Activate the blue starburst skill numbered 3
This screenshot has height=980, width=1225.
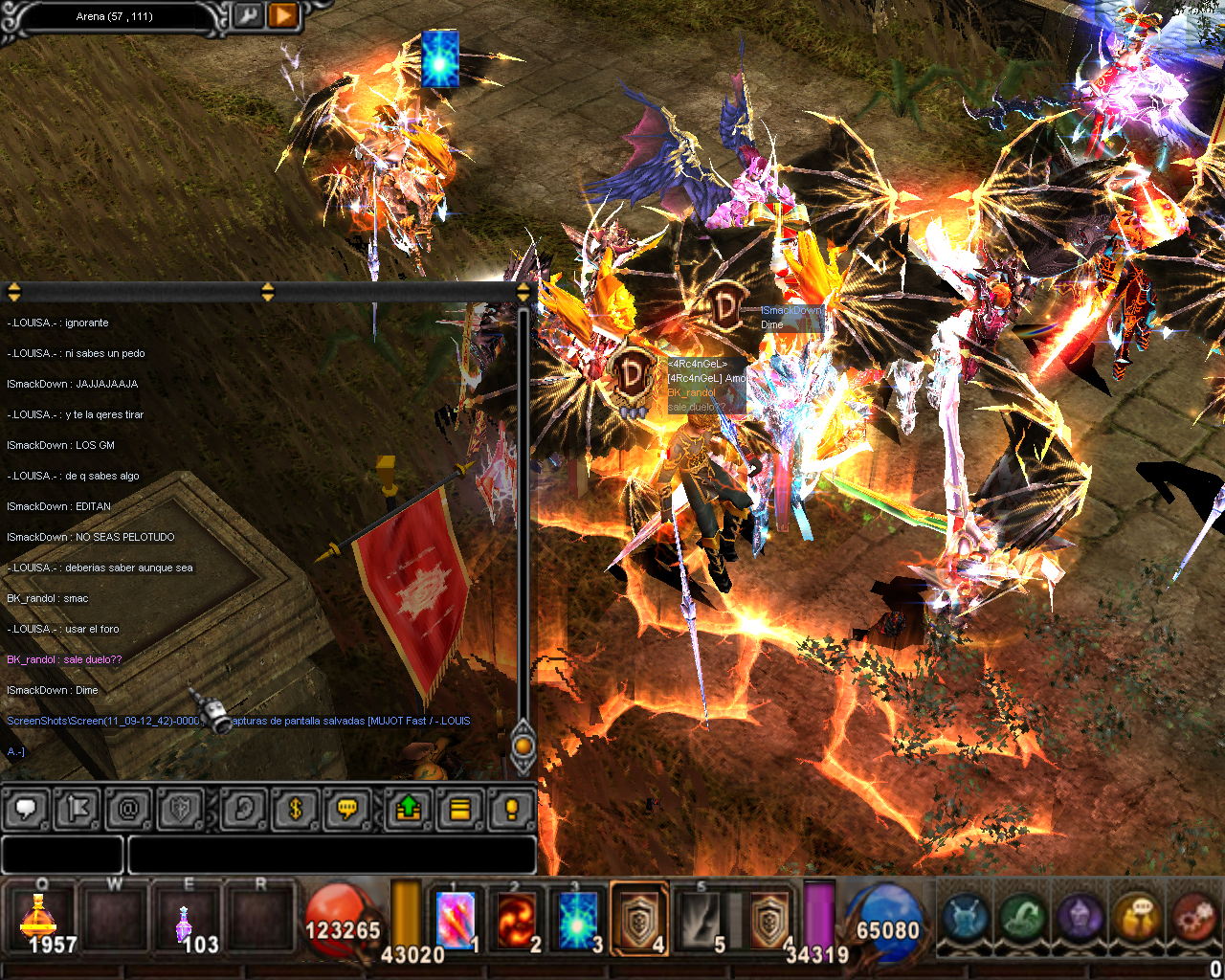578,920
